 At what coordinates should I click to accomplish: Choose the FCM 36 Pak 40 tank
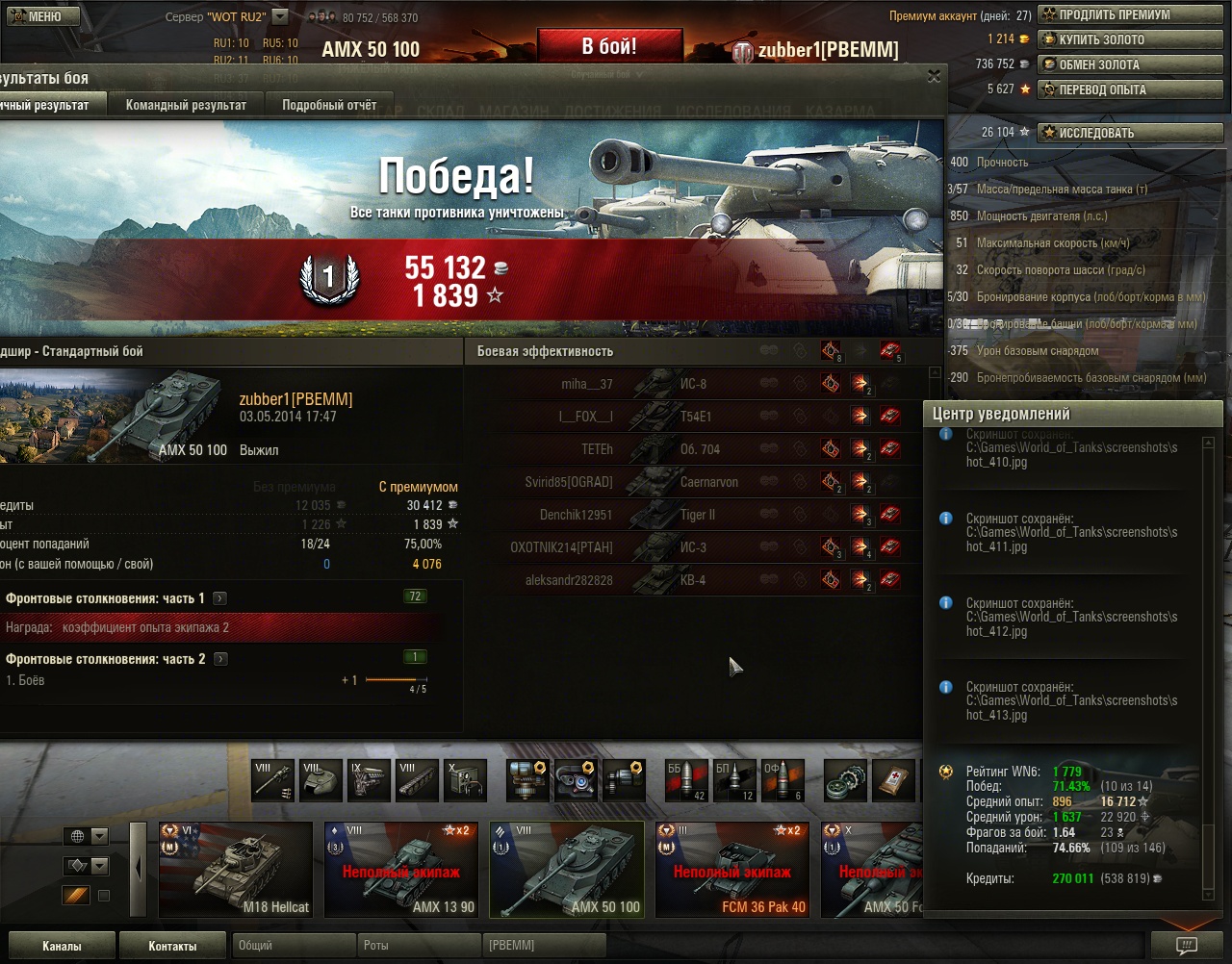732,869
